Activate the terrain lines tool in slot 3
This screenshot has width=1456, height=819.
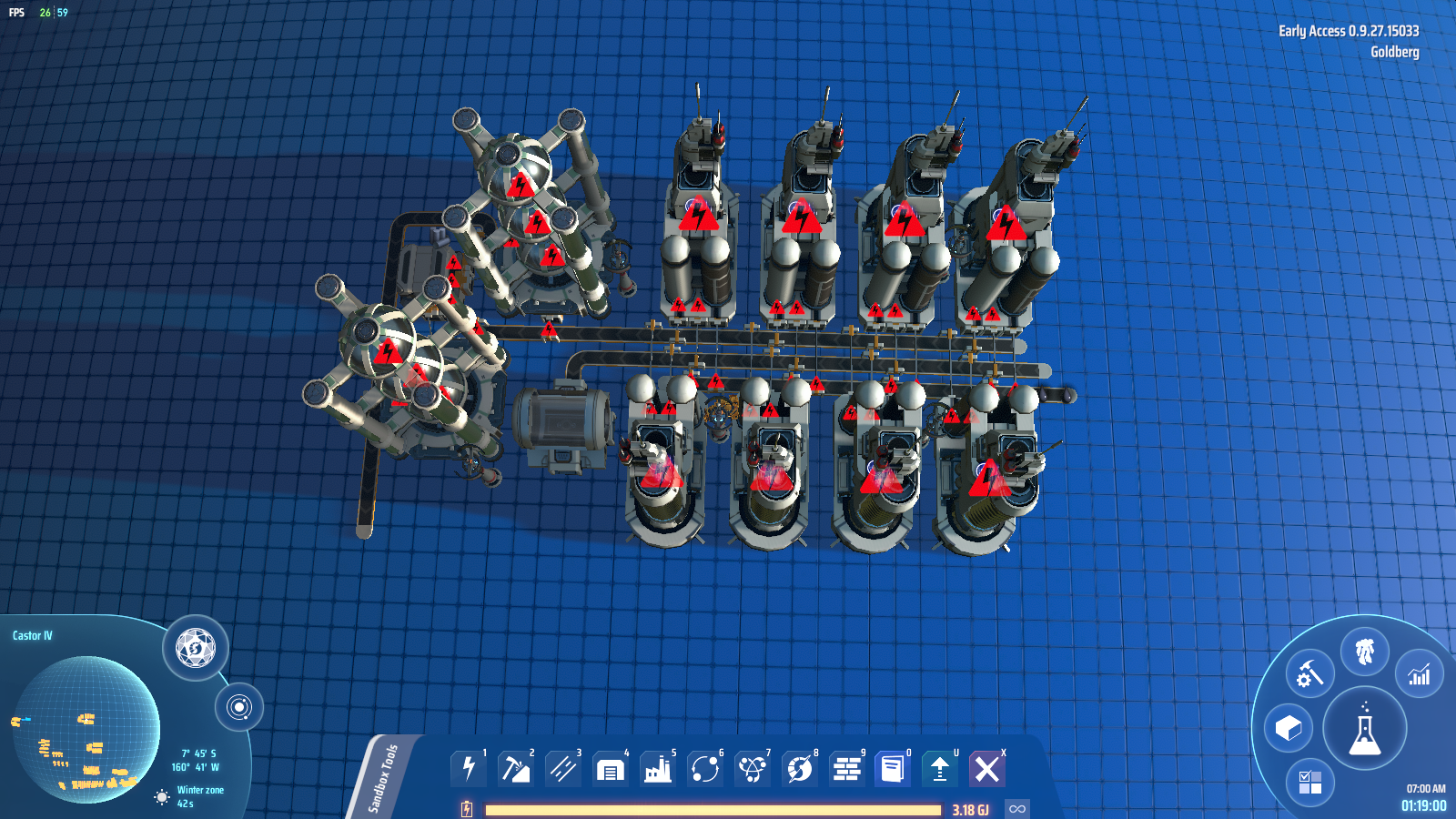click(x=563, y=769)
